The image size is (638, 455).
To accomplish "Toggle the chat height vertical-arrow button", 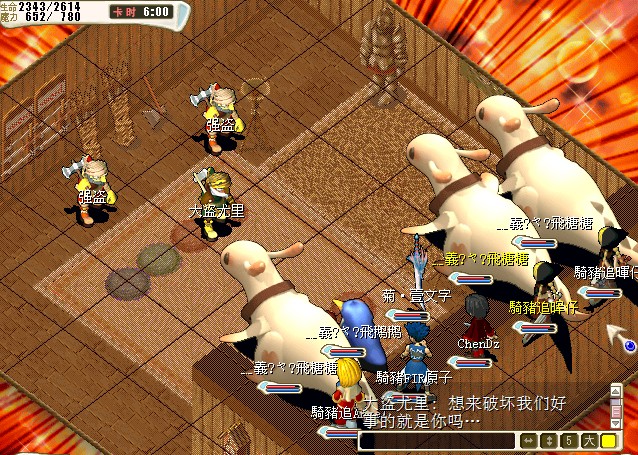I will (x=548, y=441).
